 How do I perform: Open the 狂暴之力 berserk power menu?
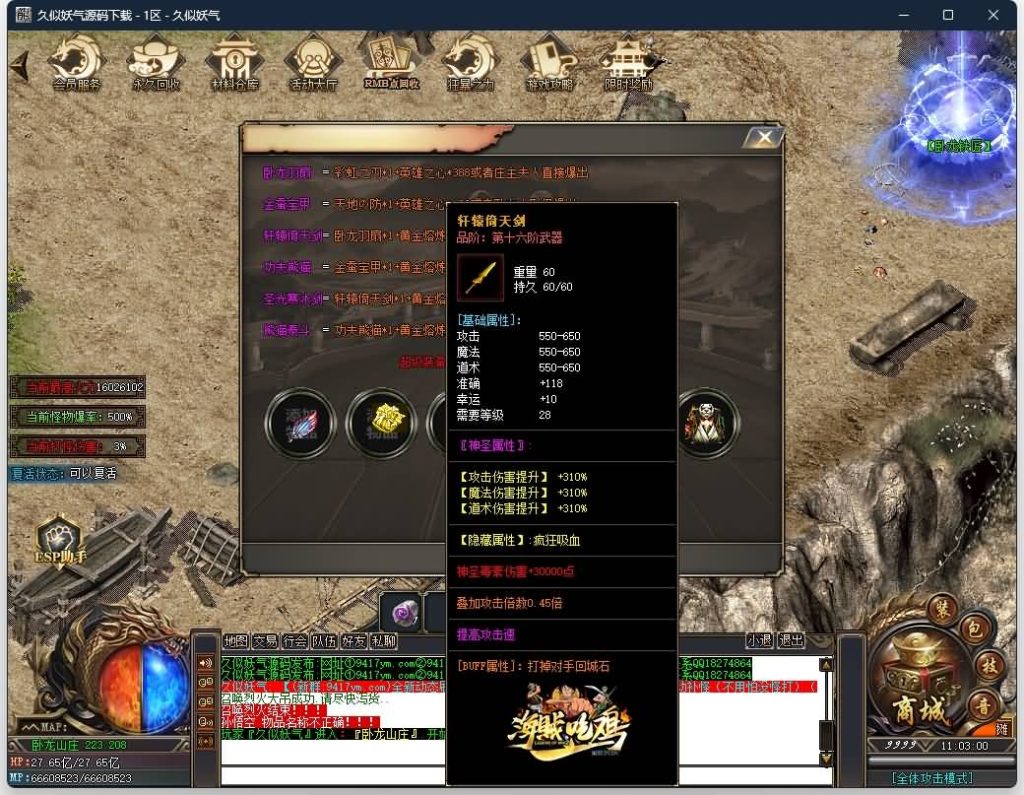click(x=470, y=64)
